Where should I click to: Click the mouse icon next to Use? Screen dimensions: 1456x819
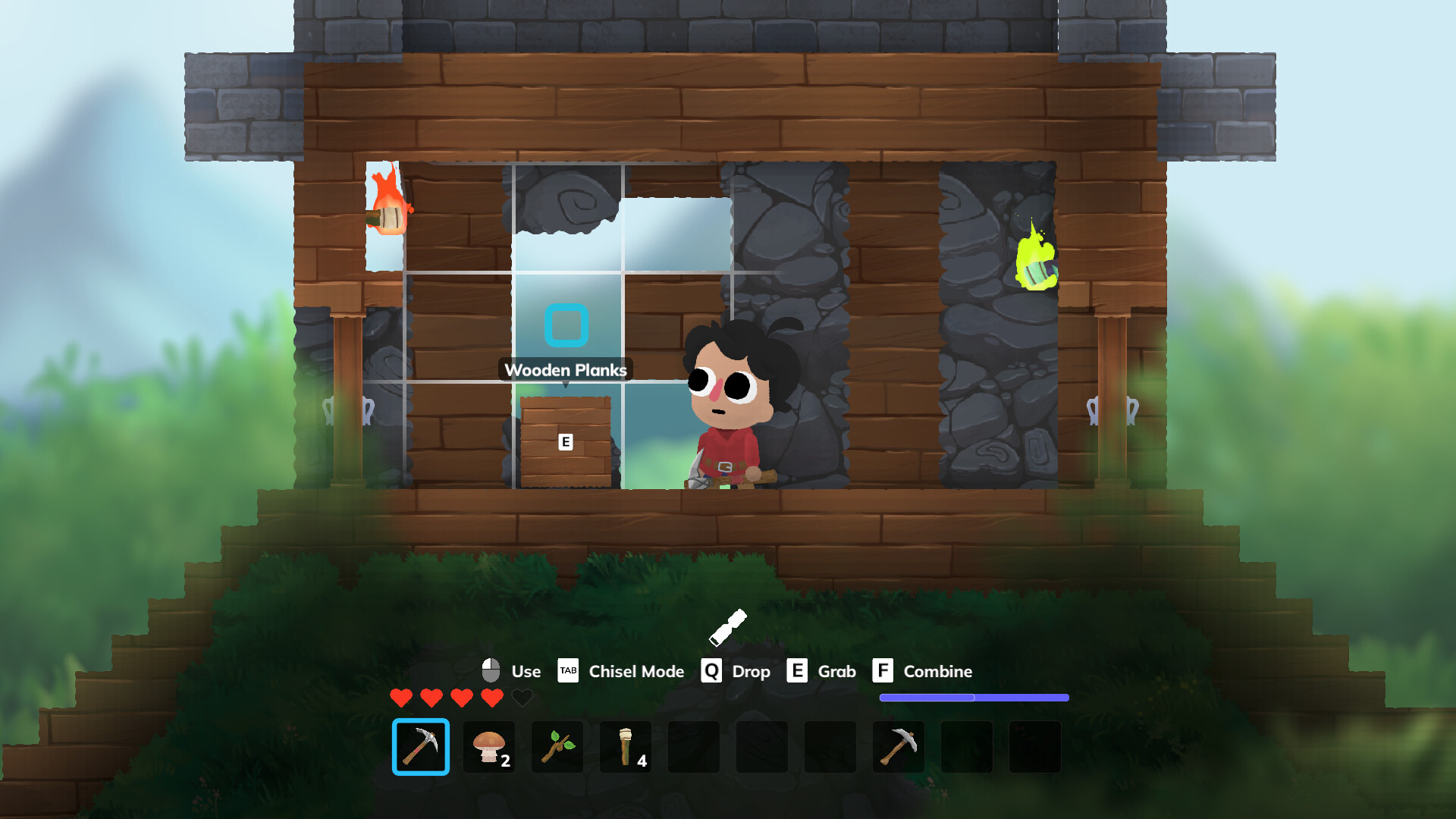pos(491,670)
